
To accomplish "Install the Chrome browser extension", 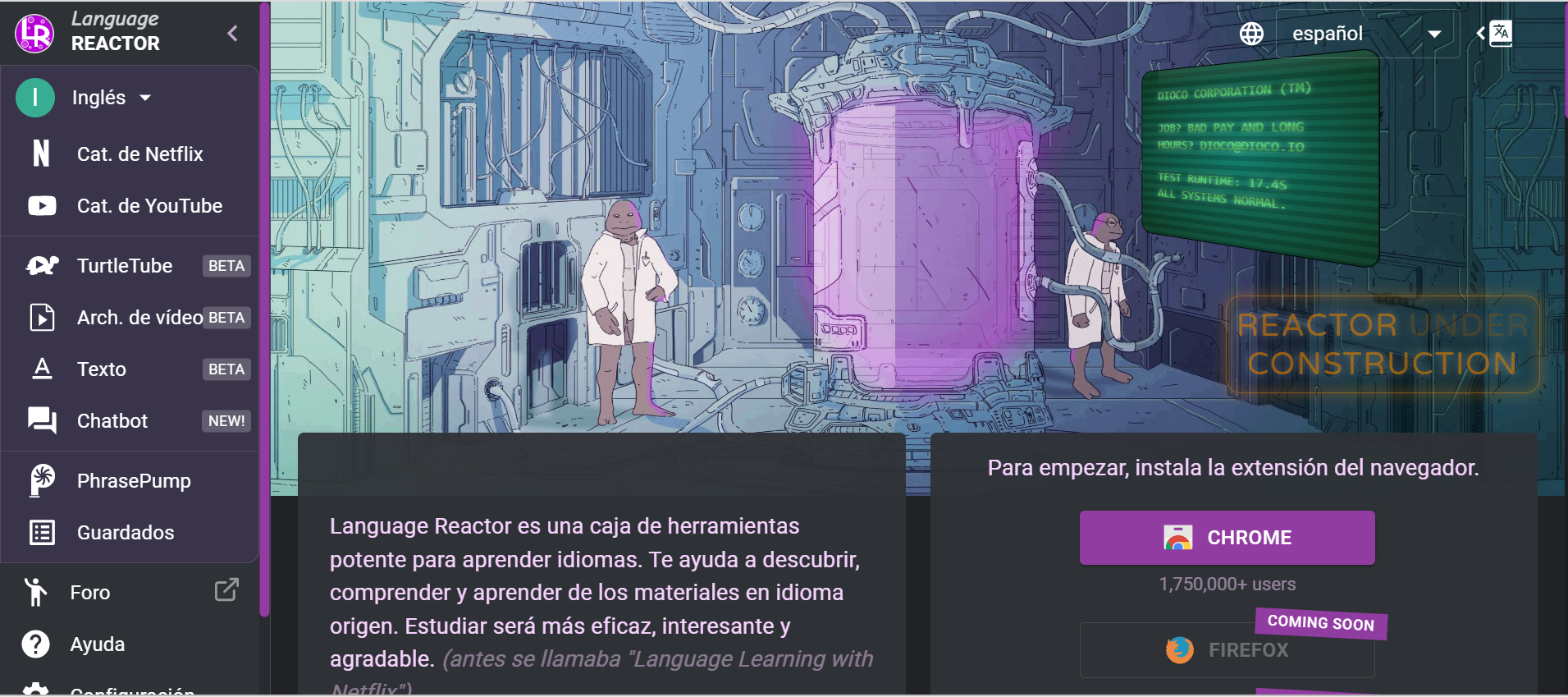I will pos(1226,538).
